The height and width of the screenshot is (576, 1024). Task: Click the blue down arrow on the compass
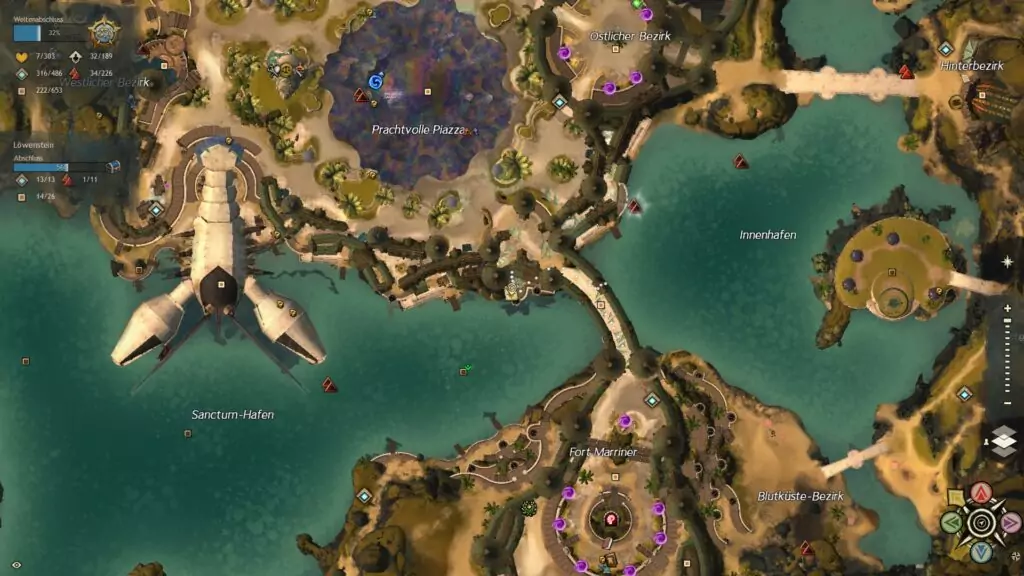coord(981,551)
